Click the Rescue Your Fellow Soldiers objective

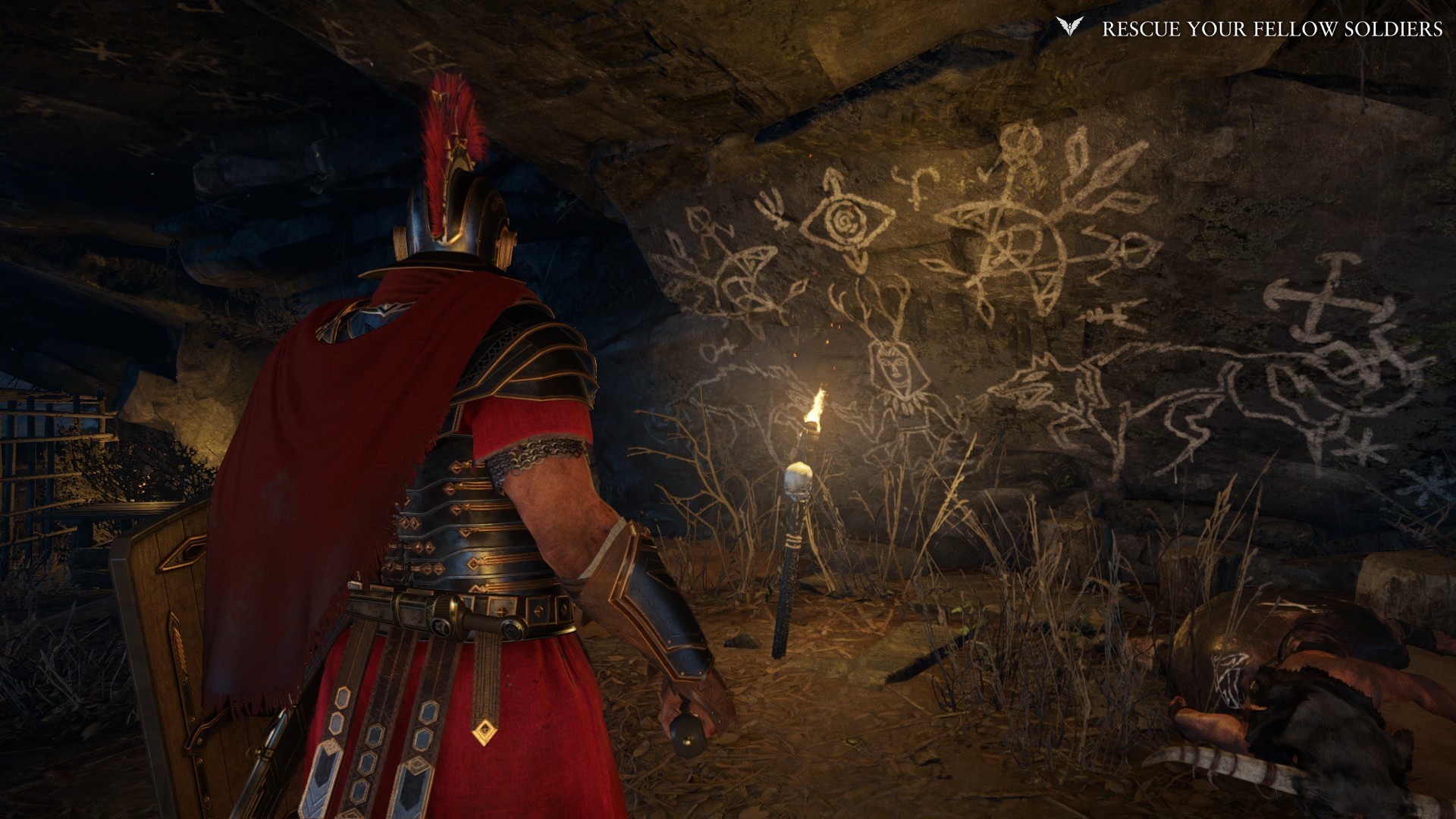[x=1272, y=29]
